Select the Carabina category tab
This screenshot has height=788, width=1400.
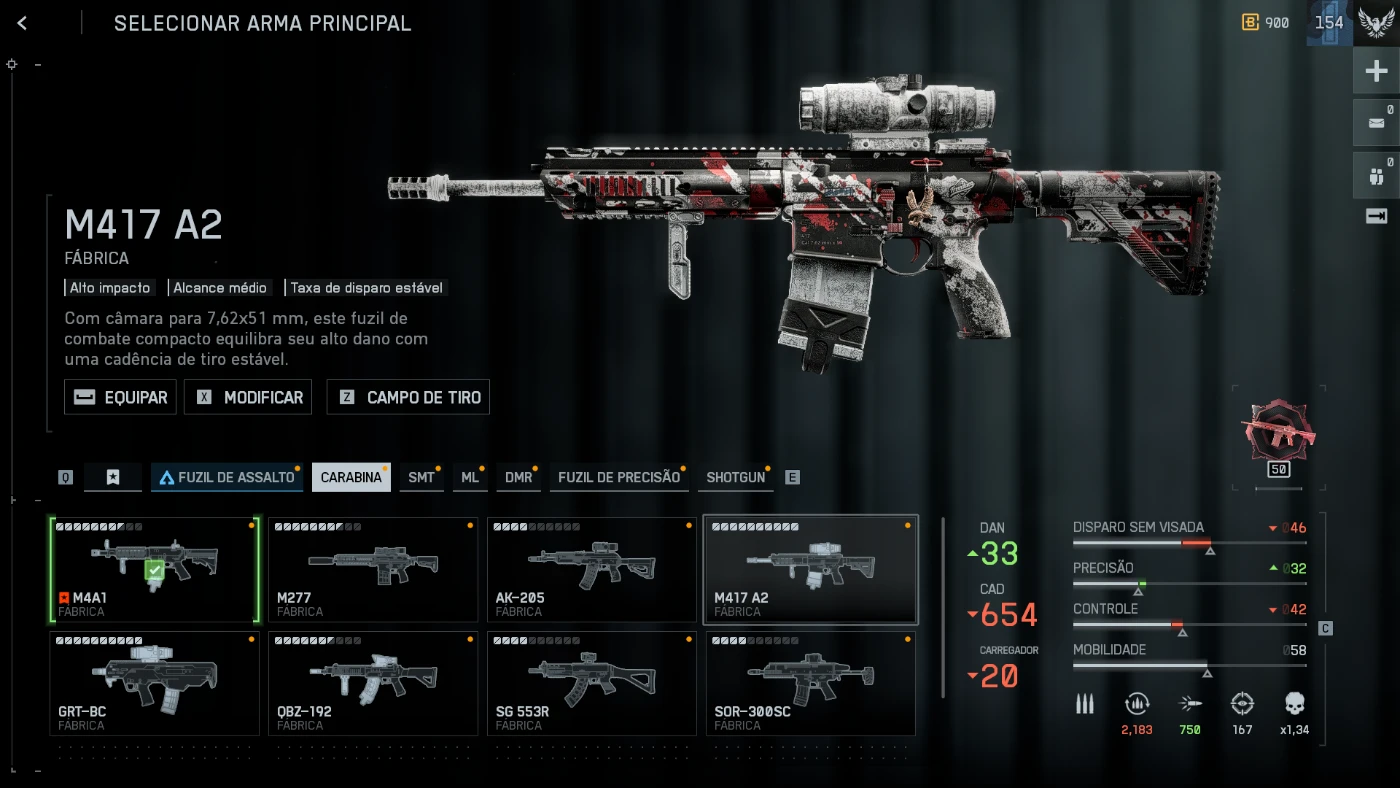351,477
